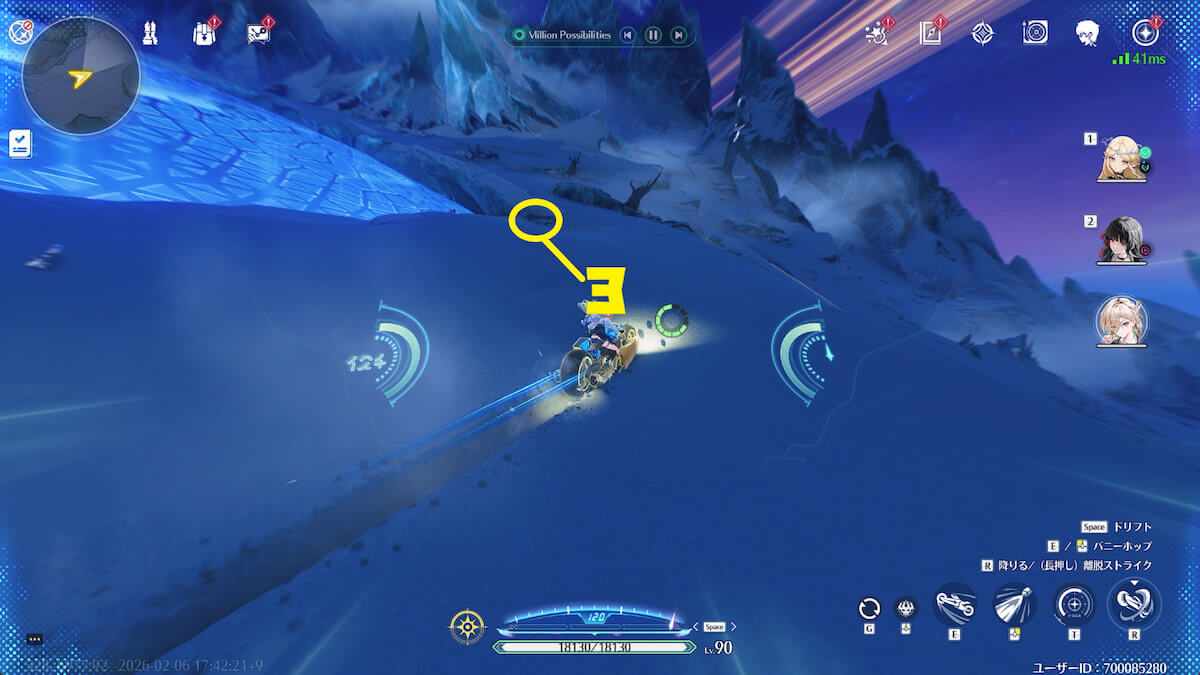The width and height of the screenshot is (1200, 675).
Task: Activate the motorcycle bunny hop skill
Action: (955, 605)
